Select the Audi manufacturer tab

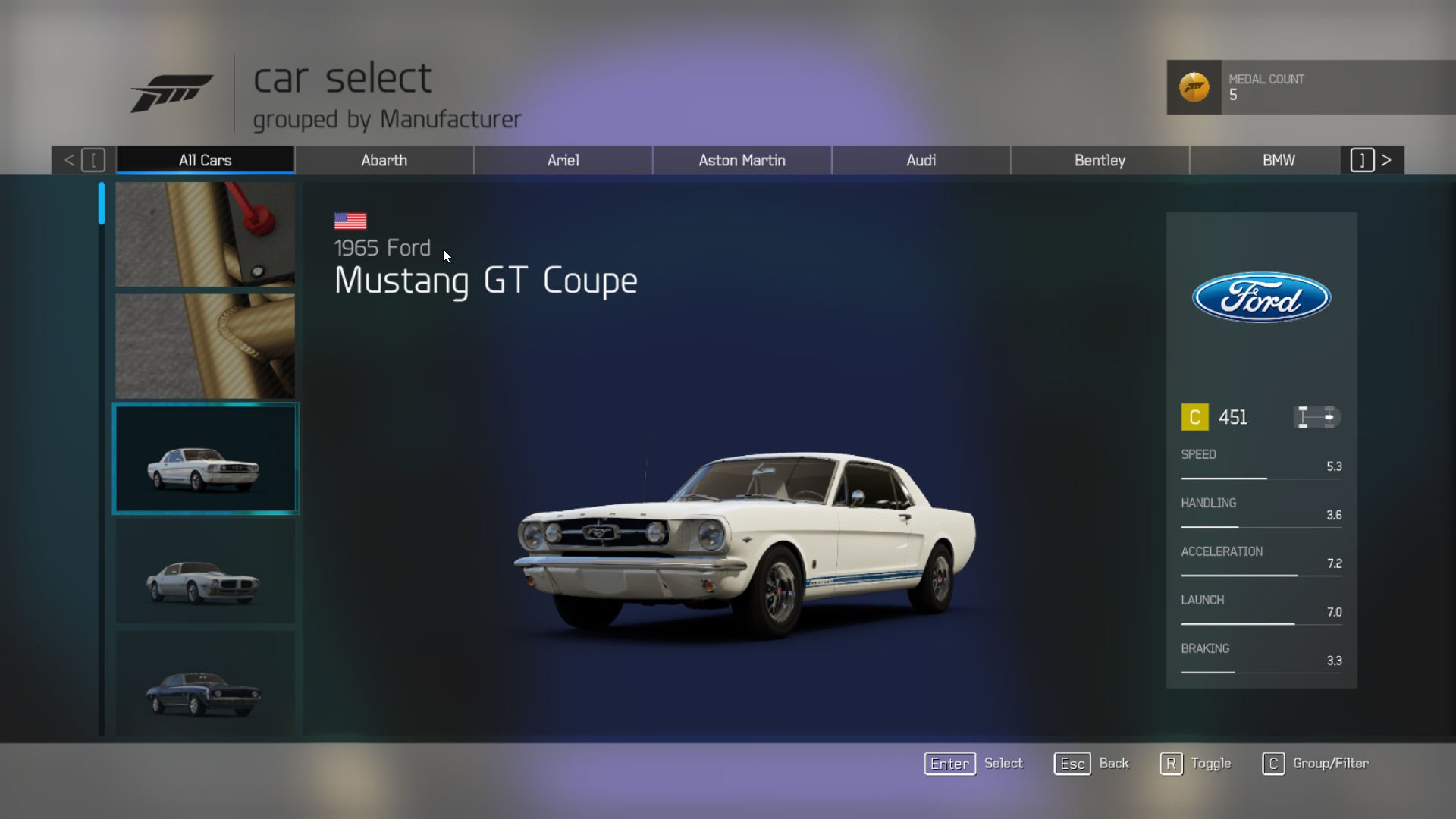(921, 160)
